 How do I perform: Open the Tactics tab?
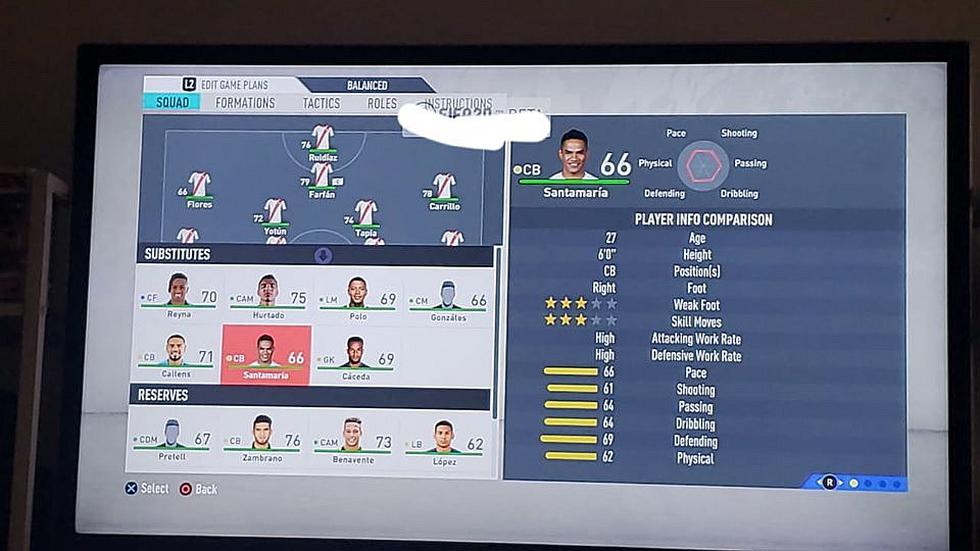click(321, 103)
